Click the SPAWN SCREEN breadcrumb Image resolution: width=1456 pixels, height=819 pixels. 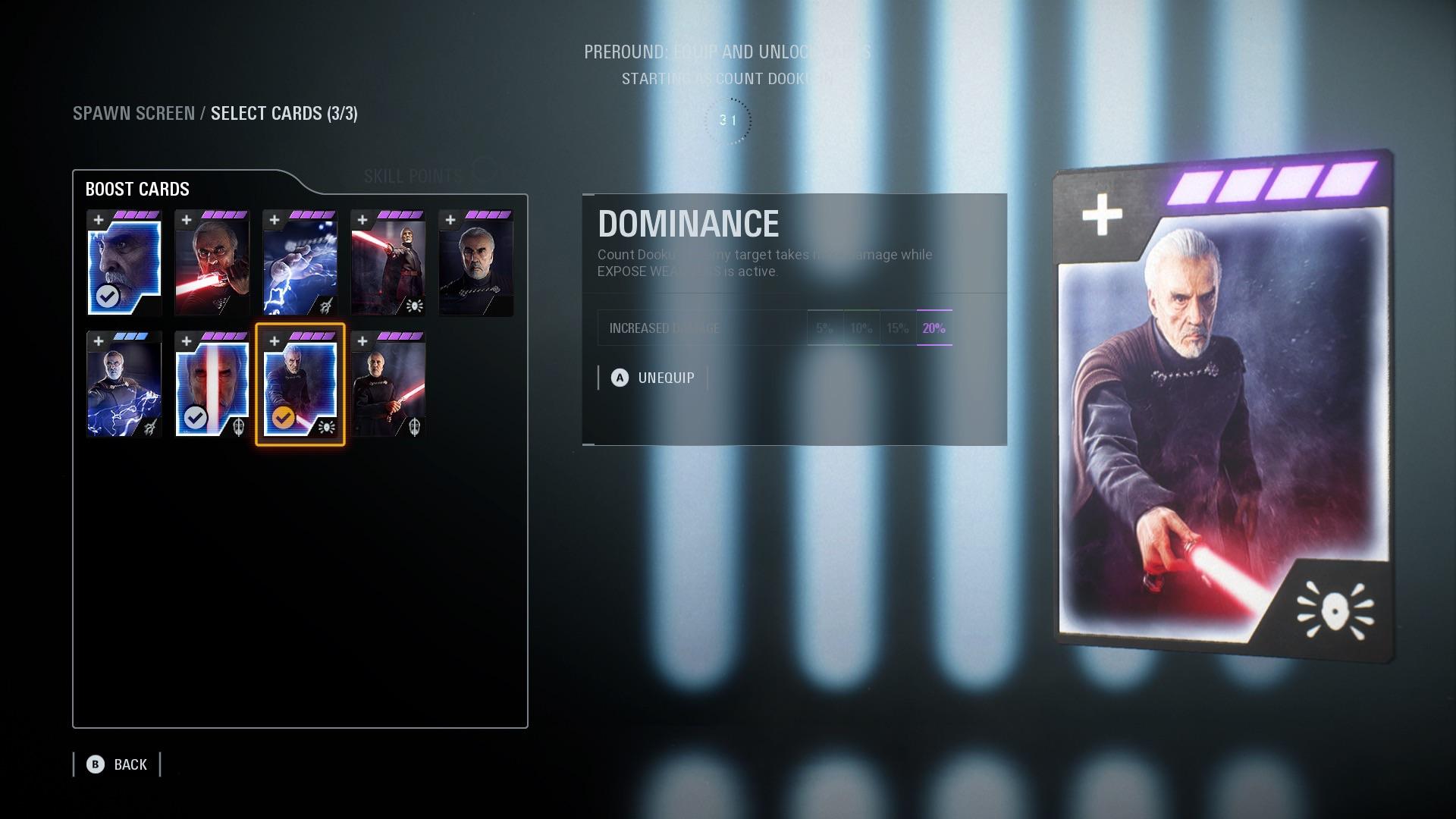click(x=133, y=114)
